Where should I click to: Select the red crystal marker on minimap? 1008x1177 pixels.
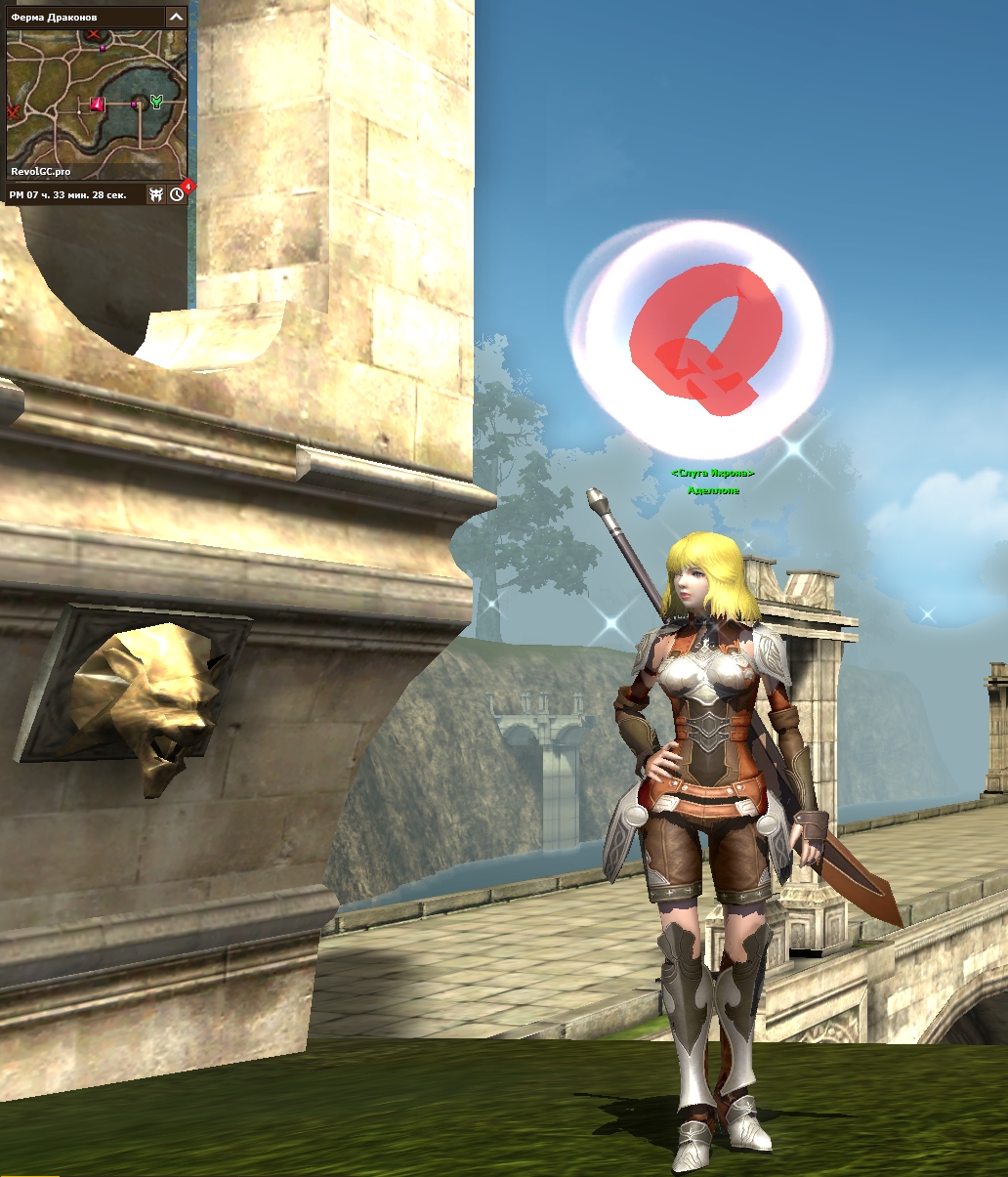point(98,104)
